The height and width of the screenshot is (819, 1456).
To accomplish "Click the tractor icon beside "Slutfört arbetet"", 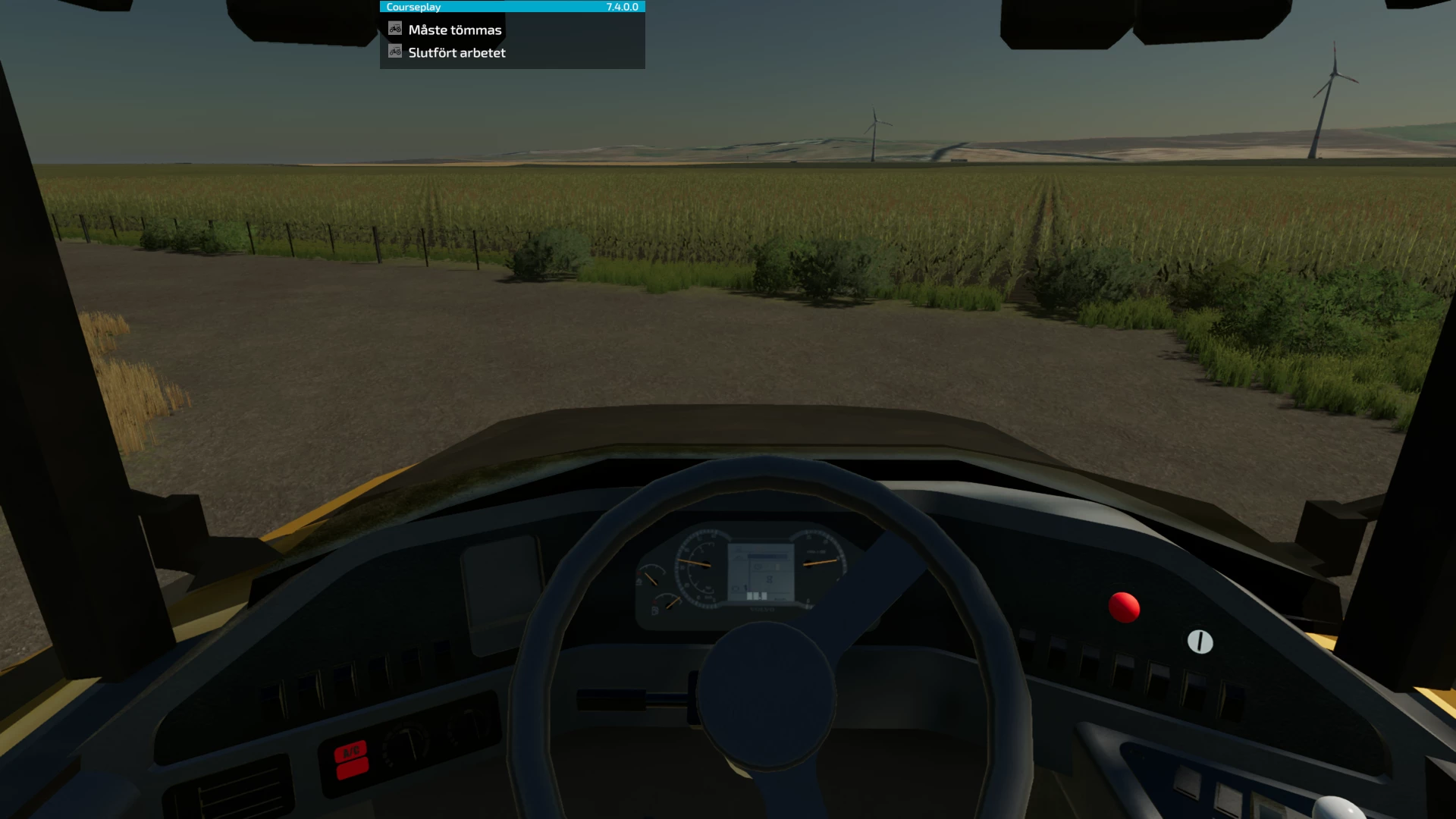I will (x=395, y=52).
